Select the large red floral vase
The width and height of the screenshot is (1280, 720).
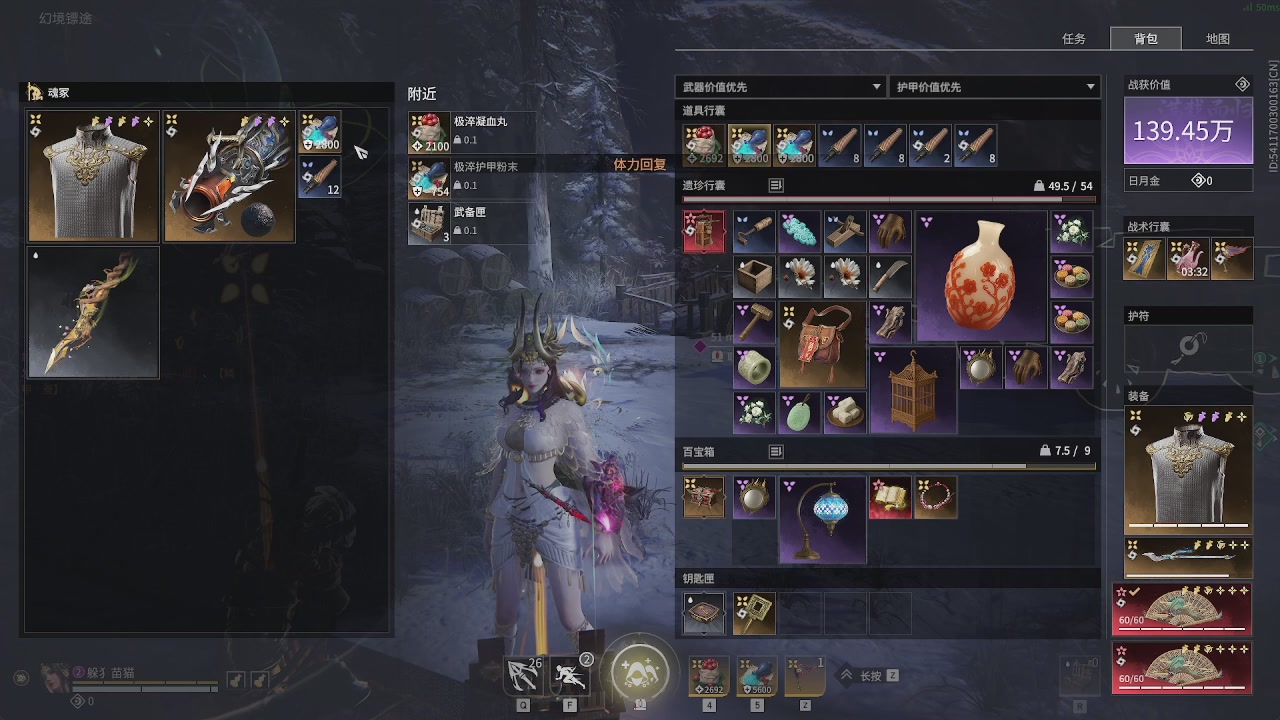[x=981, y=276]
